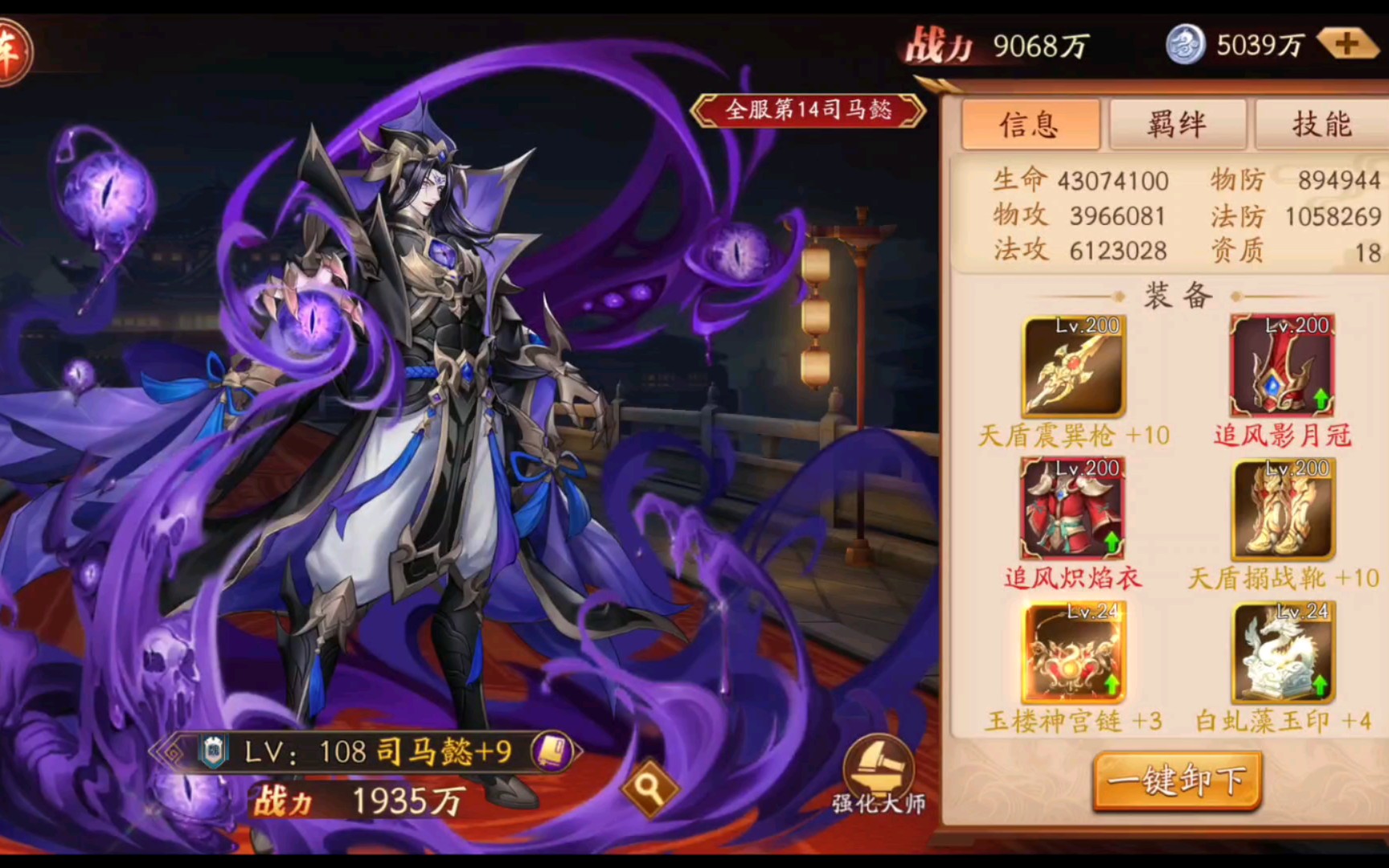Image resolution: width=1389 pixels, height=868 pixels.
Task: Select the 天盾震巽枪 weapon slot
Action: click(x=1074, y=366)
